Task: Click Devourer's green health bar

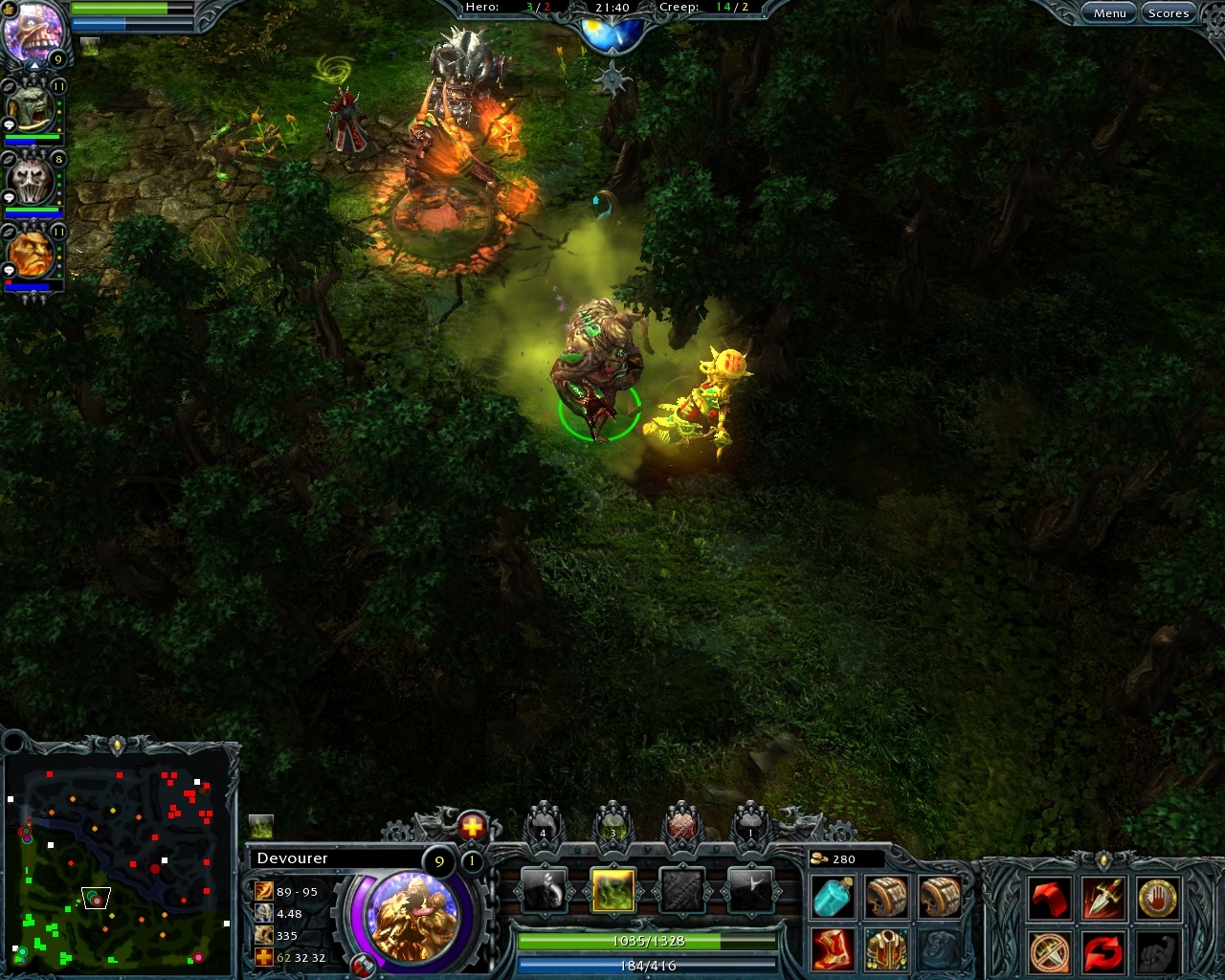Action: (x=646, y=941)
